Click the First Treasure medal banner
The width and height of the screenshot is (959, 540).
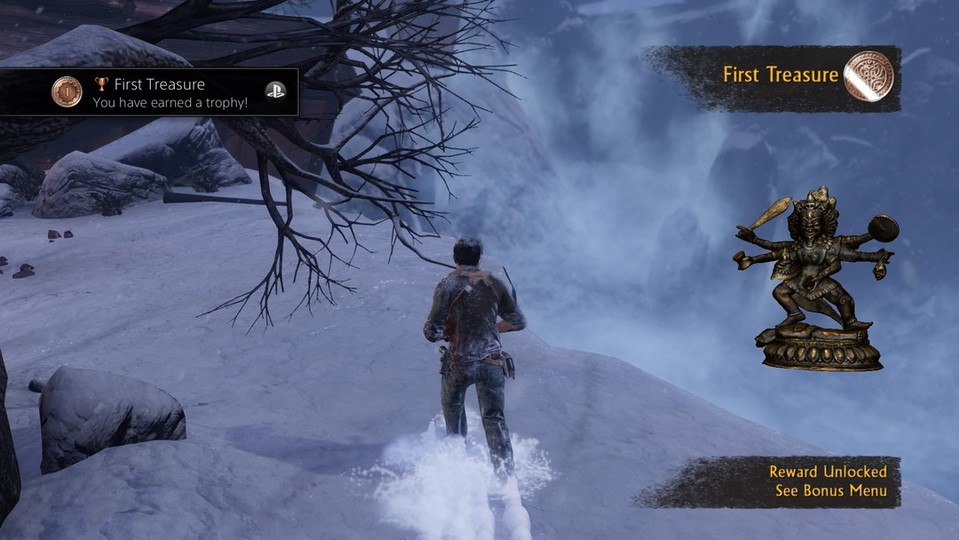(x=779, y=75)
